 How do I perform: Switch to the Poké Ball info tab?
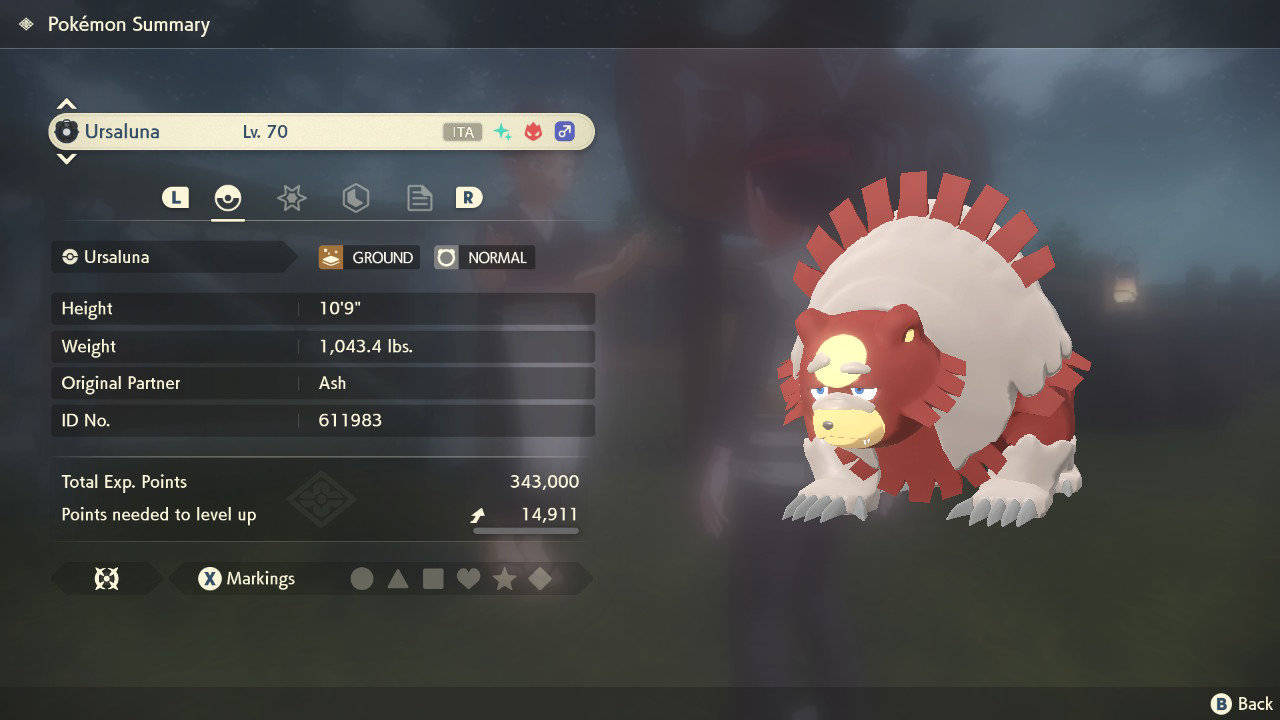click(x=228, y=198)
